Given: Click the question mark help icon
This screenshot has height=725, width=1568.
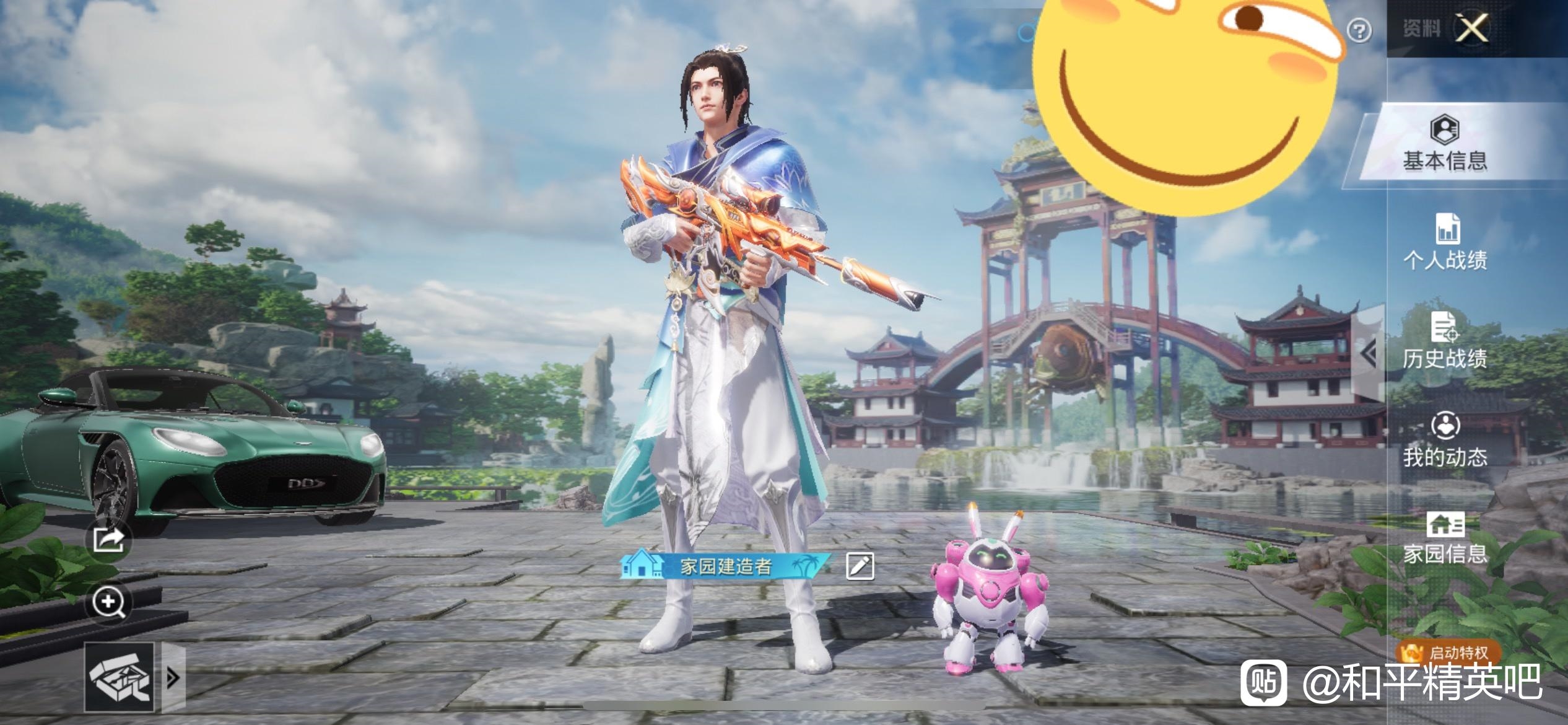Looking at the screenshot, I should 1359,30.
